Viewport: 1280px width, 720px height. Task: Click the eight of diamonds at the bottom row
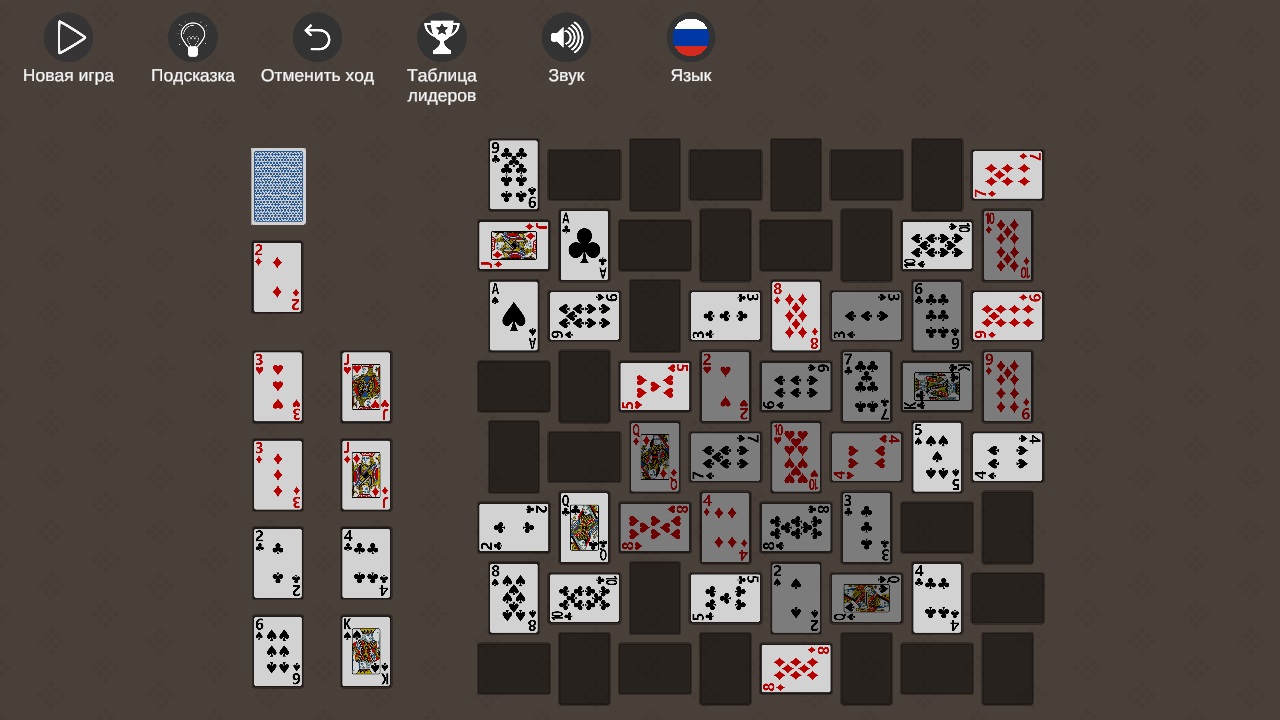(795, 668)
